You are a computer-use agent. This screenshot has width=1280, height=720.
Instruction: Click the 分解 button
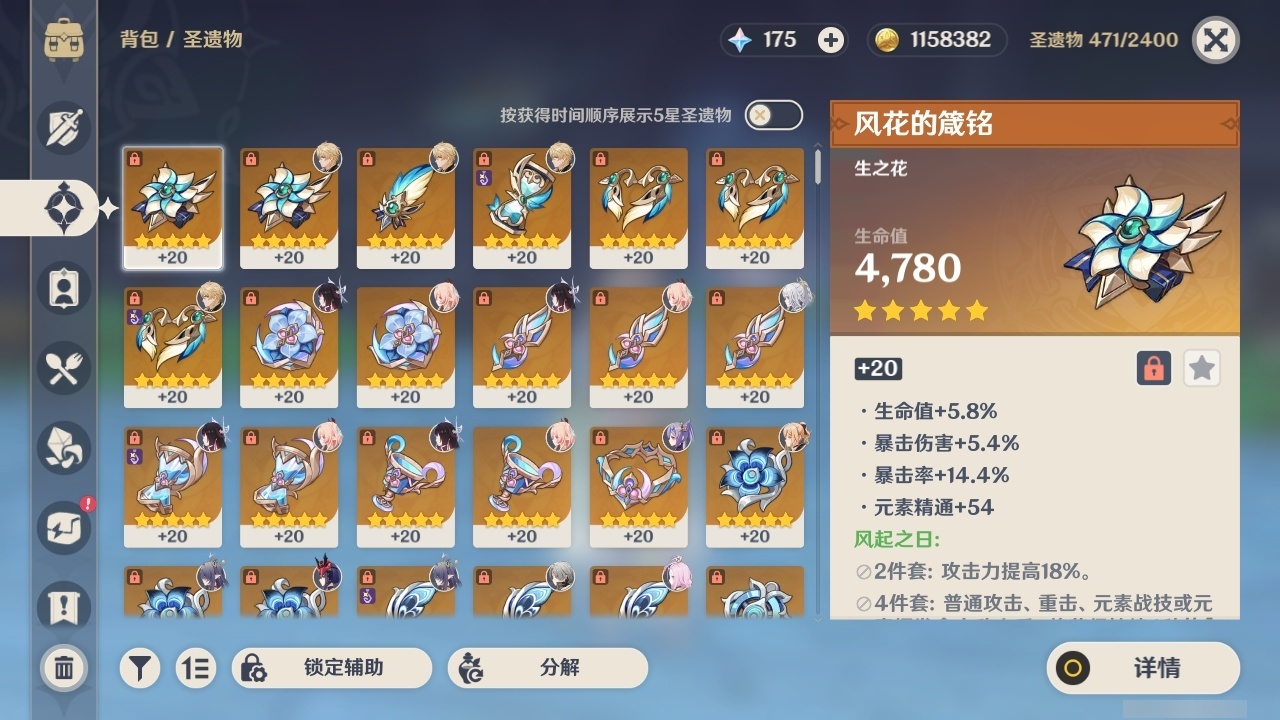[x=546, y=667]
